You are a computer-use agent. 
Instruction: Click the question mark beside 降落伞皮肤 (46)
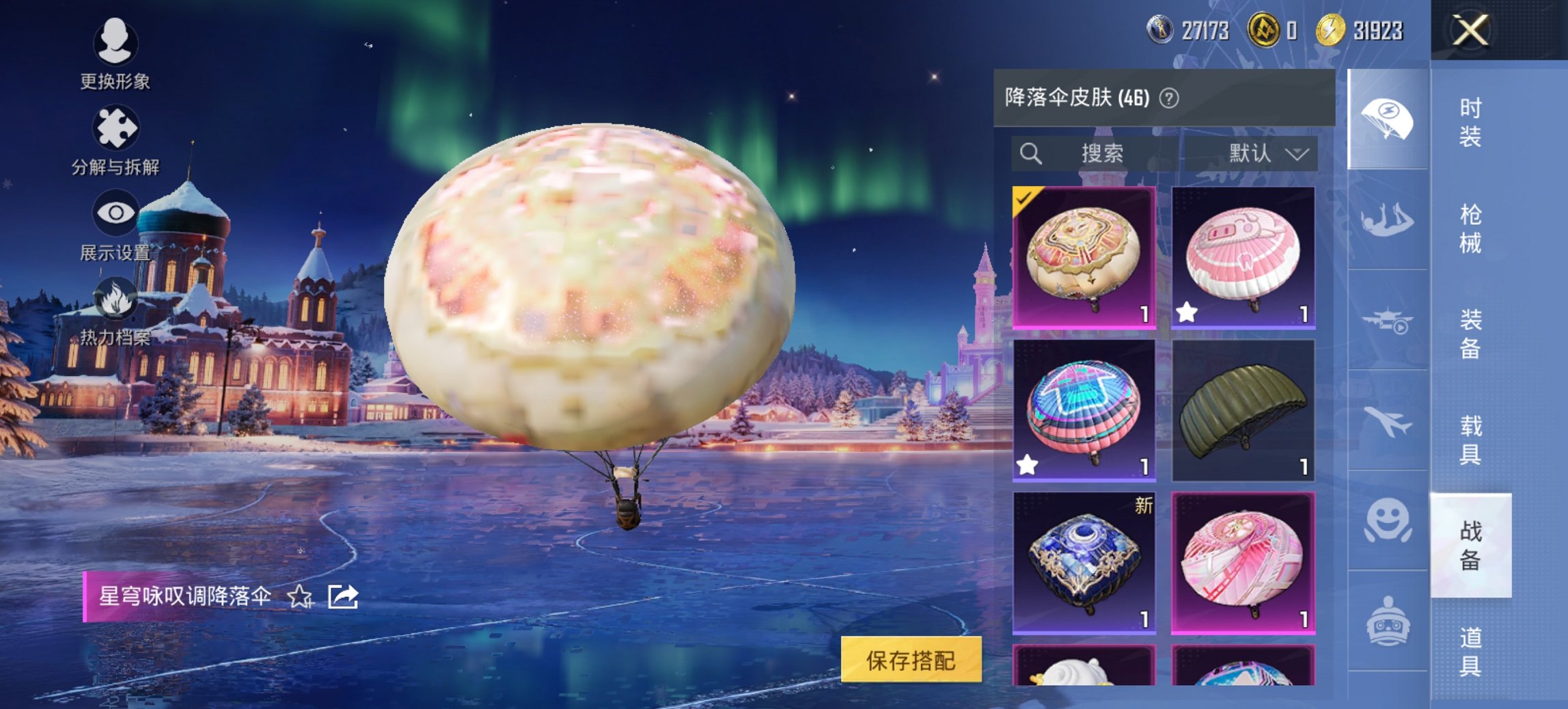1169,96
